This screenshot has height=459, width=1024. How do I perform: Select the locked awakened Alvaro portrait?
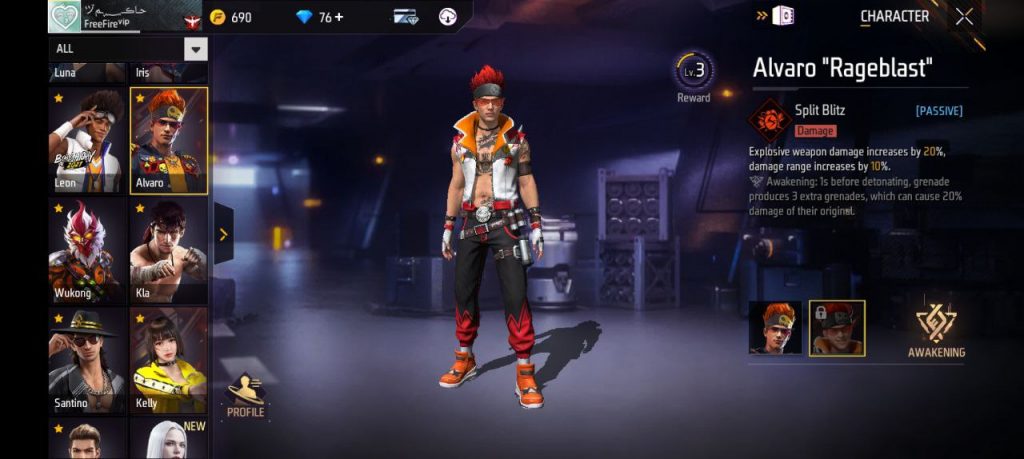point(837,328)
